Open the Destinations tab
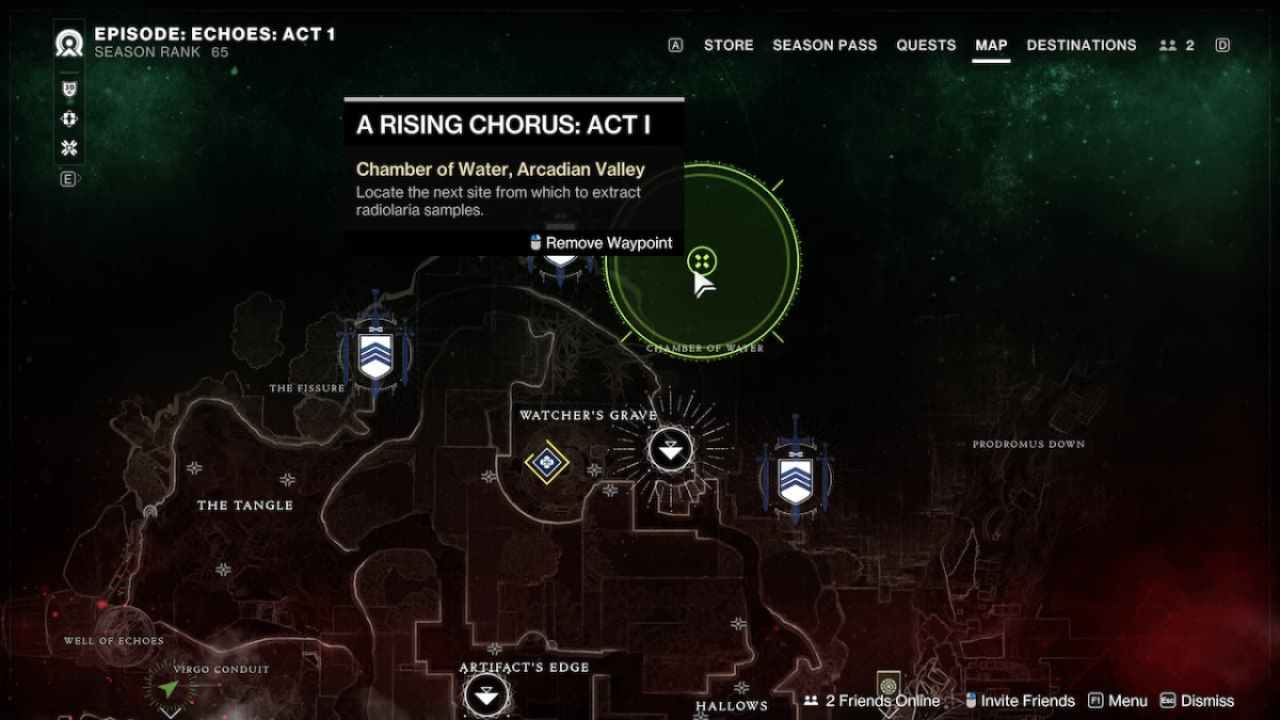This screenshot has height=720, width=1280. tap(1081, 45)
